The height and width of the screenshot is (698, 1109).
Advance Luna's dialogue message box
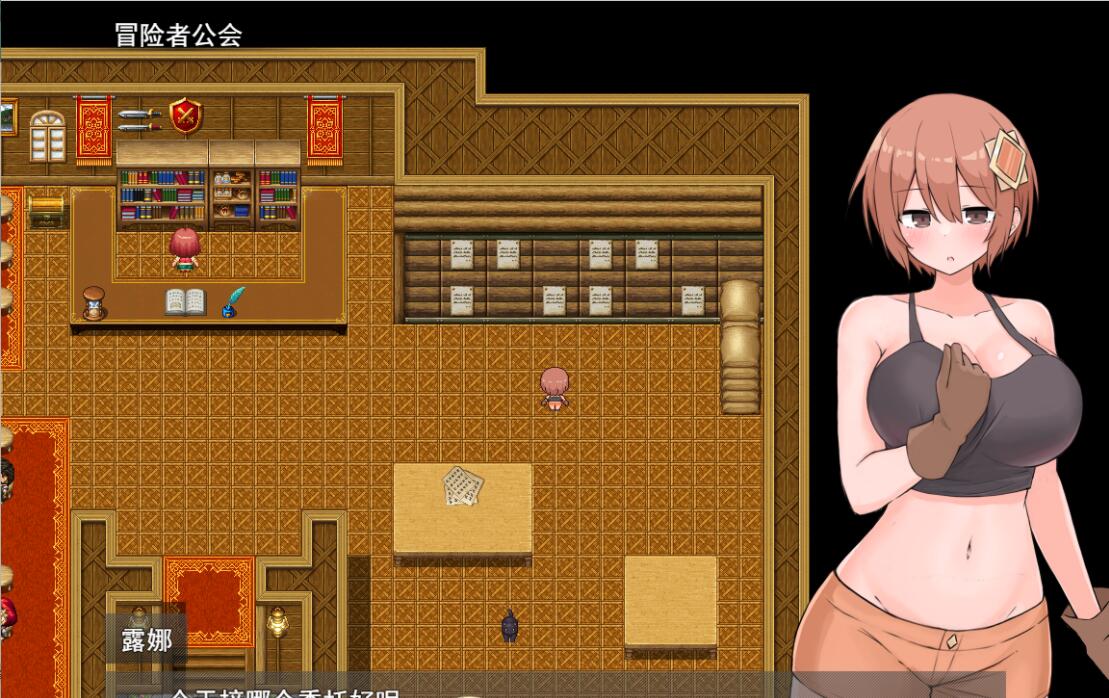click(x=450, y=687)
